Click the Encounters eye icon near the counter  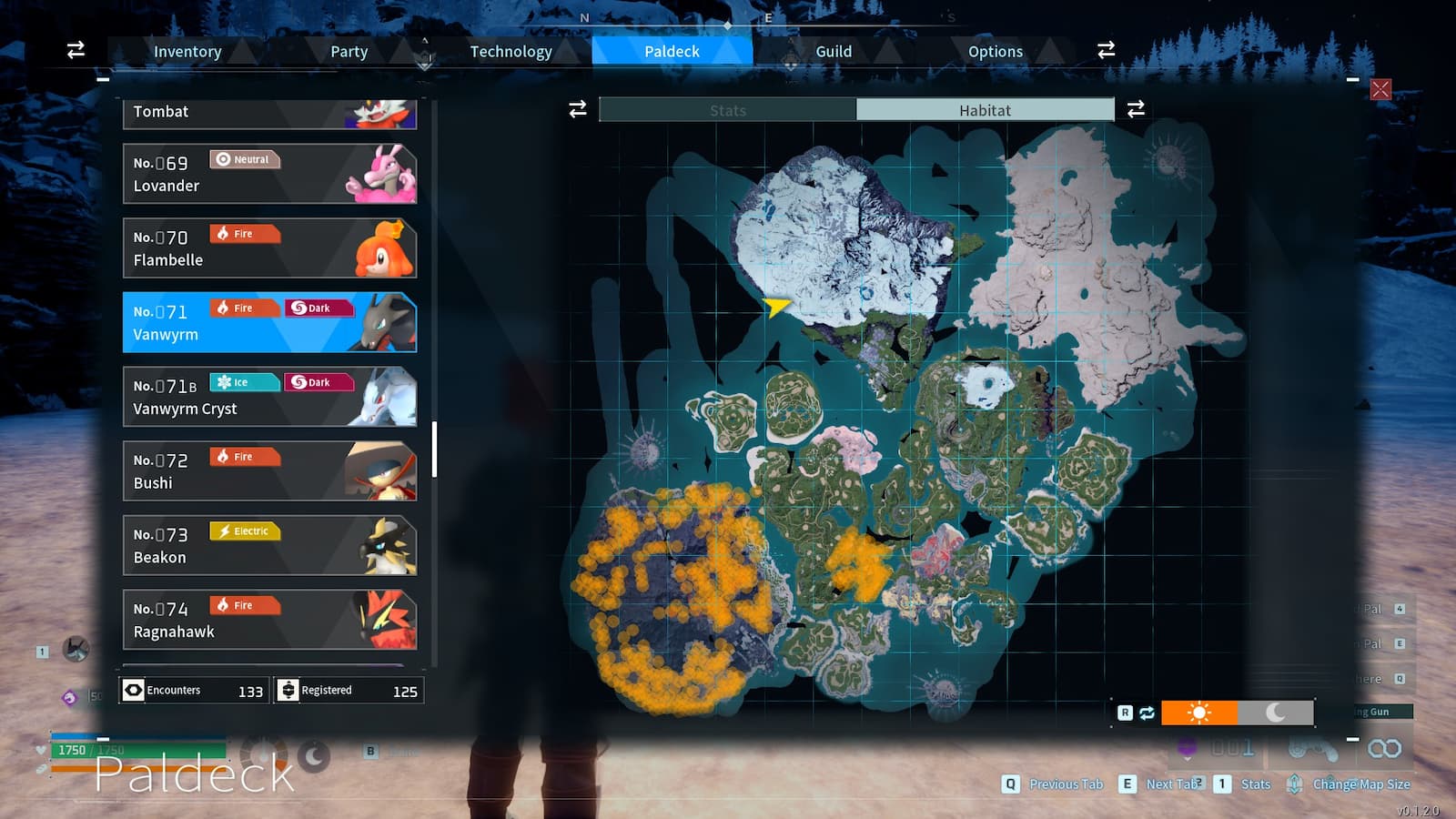[x=131, y=690]
